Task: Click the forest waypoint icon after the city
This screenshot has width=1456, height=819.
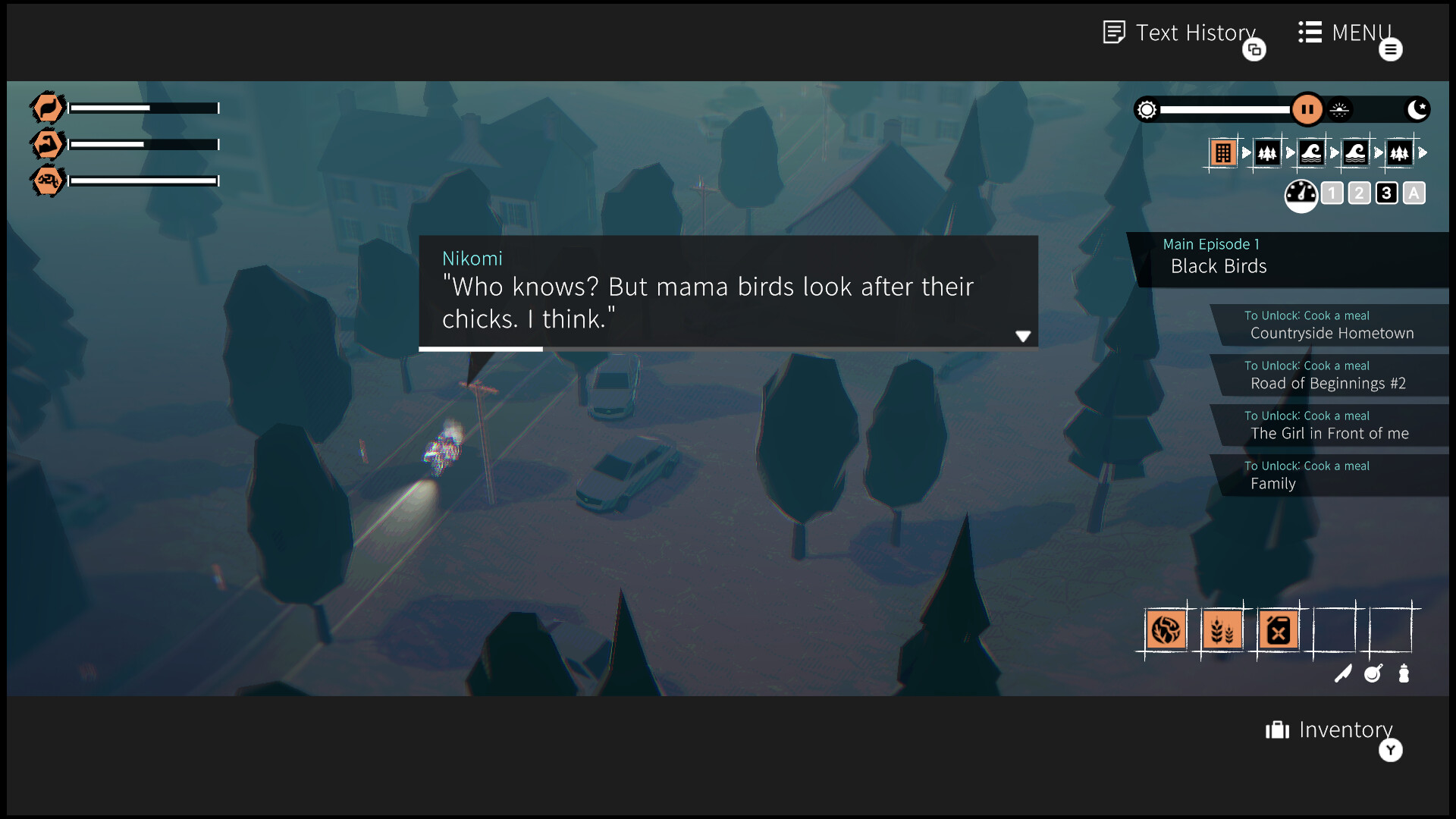Action: (1266, 152)
